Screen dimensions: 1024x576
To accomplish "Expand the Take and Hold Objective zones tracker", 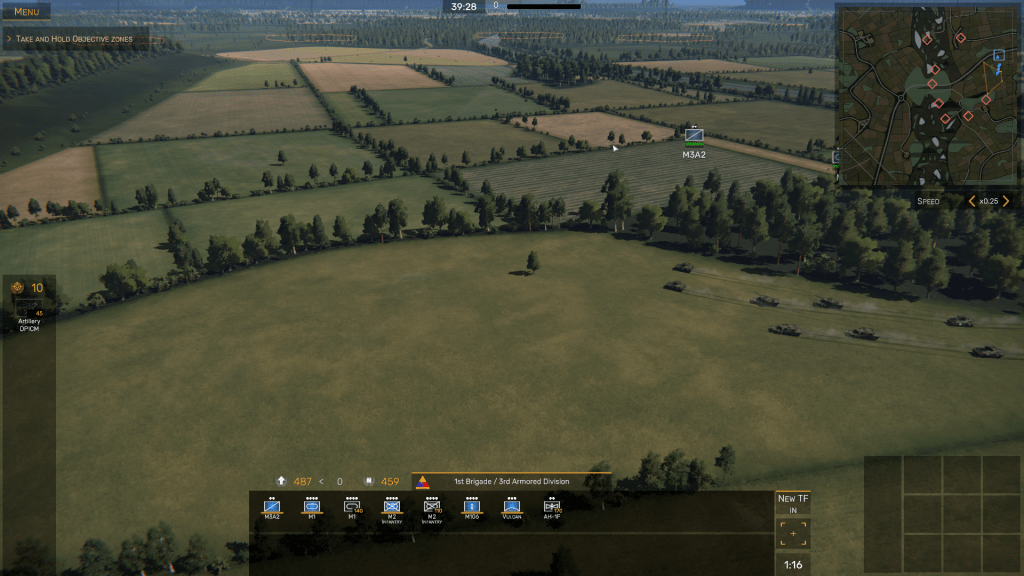I will [x=77, y=39].
